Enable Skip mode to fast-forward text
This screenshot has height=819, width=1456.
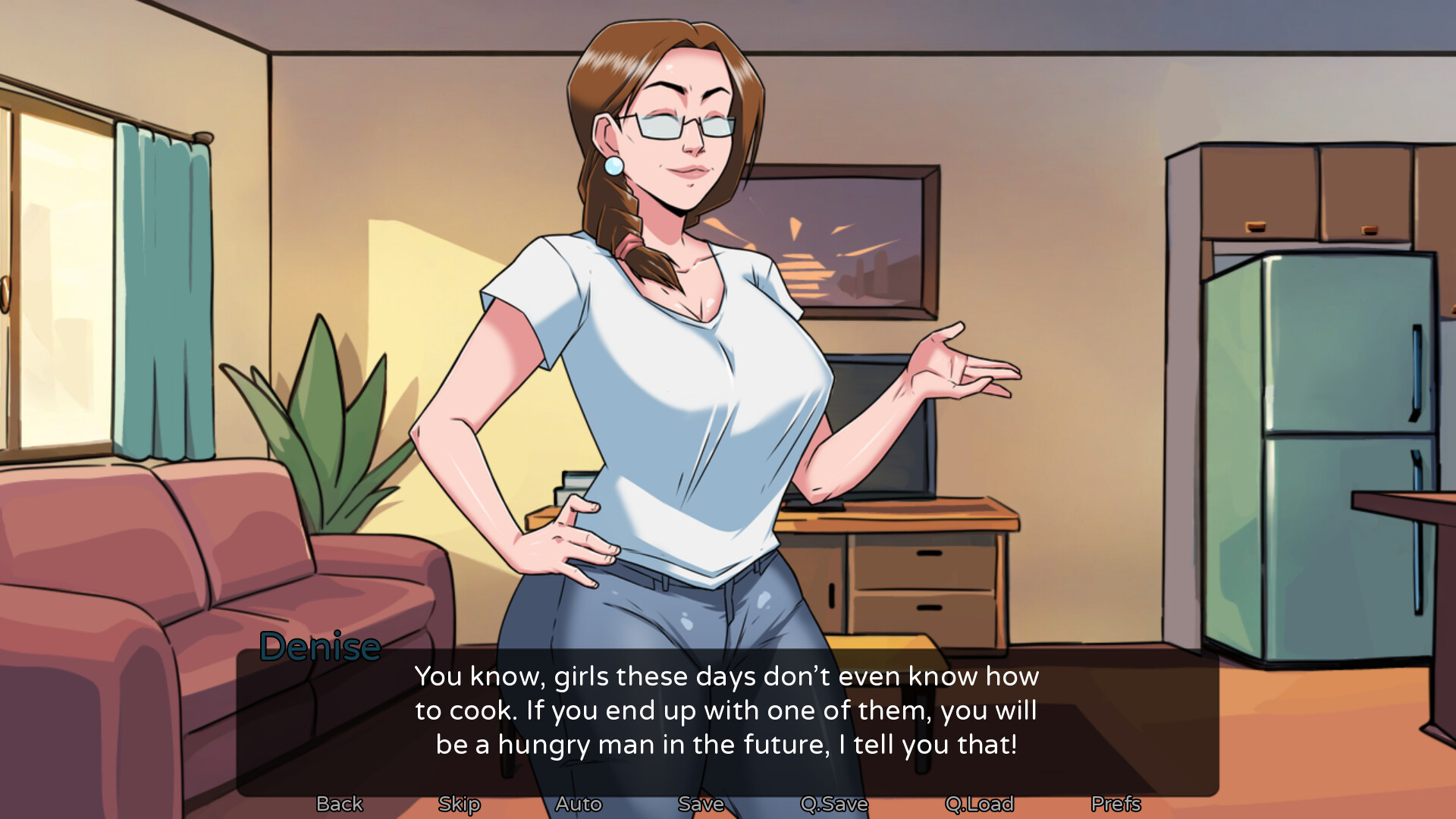(458, 804)
